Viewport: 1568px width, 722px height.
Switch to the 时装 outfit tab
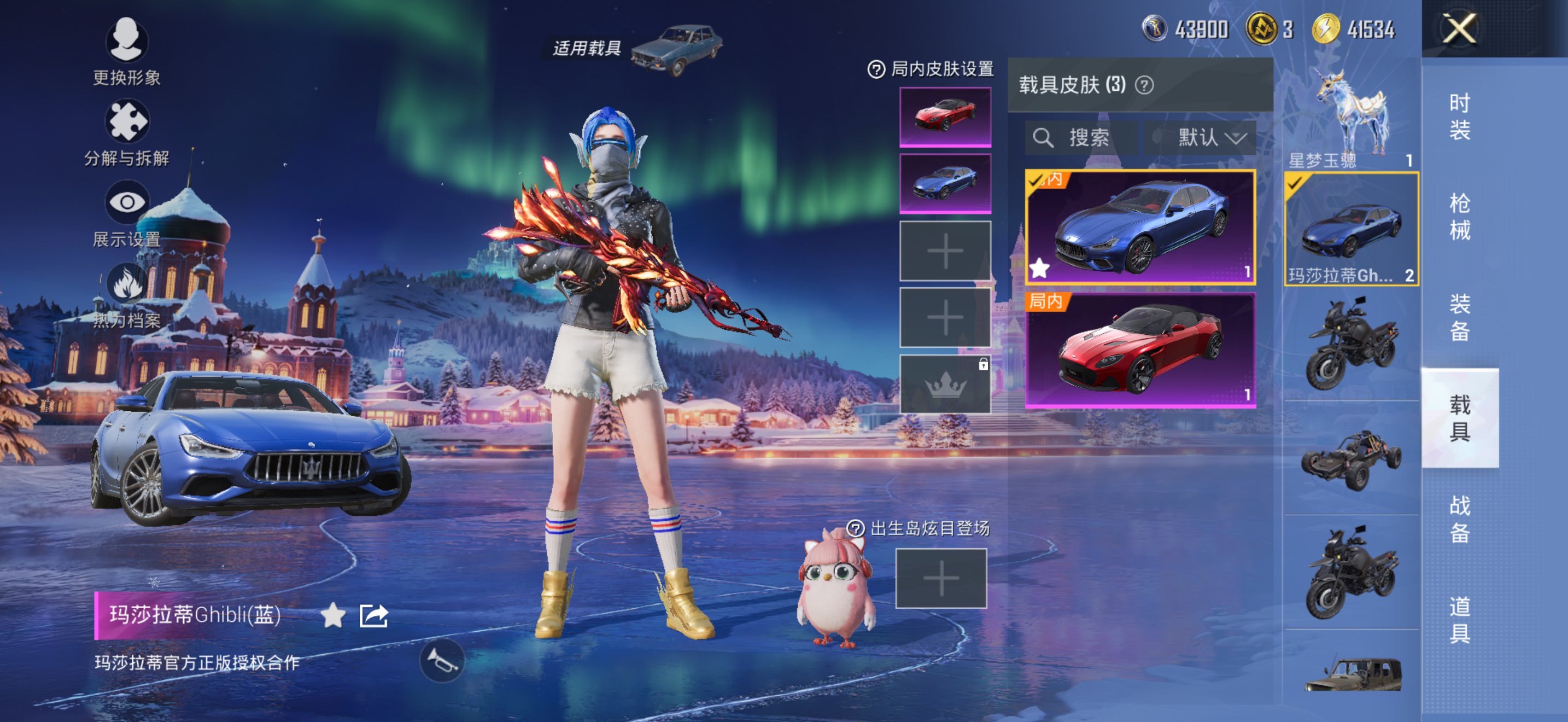pyautogui.click(x=1459, y=117)
